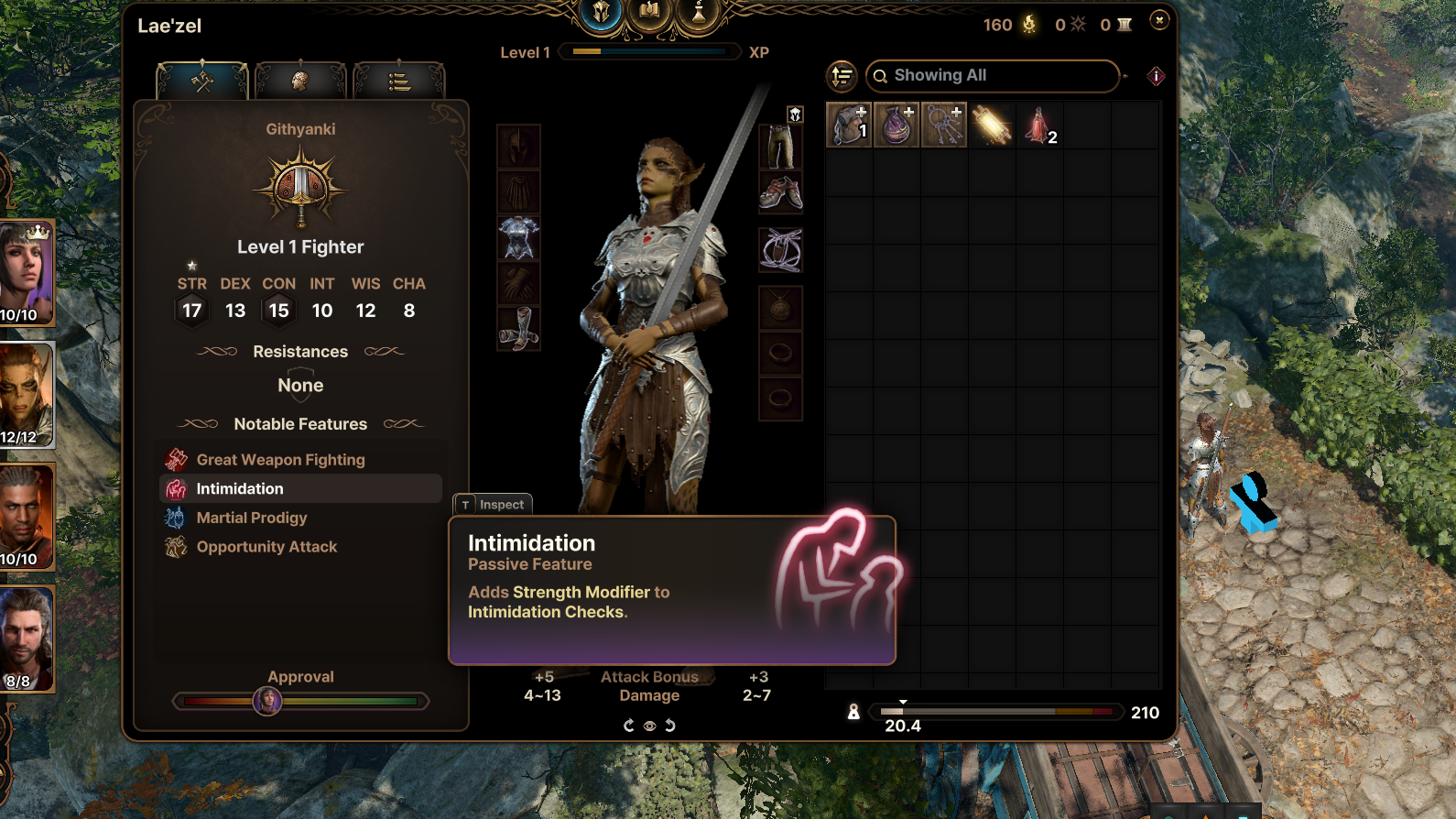1456x819 pixels.
Task: Select the scroll inventory item
Action: [x=992, y=125]
